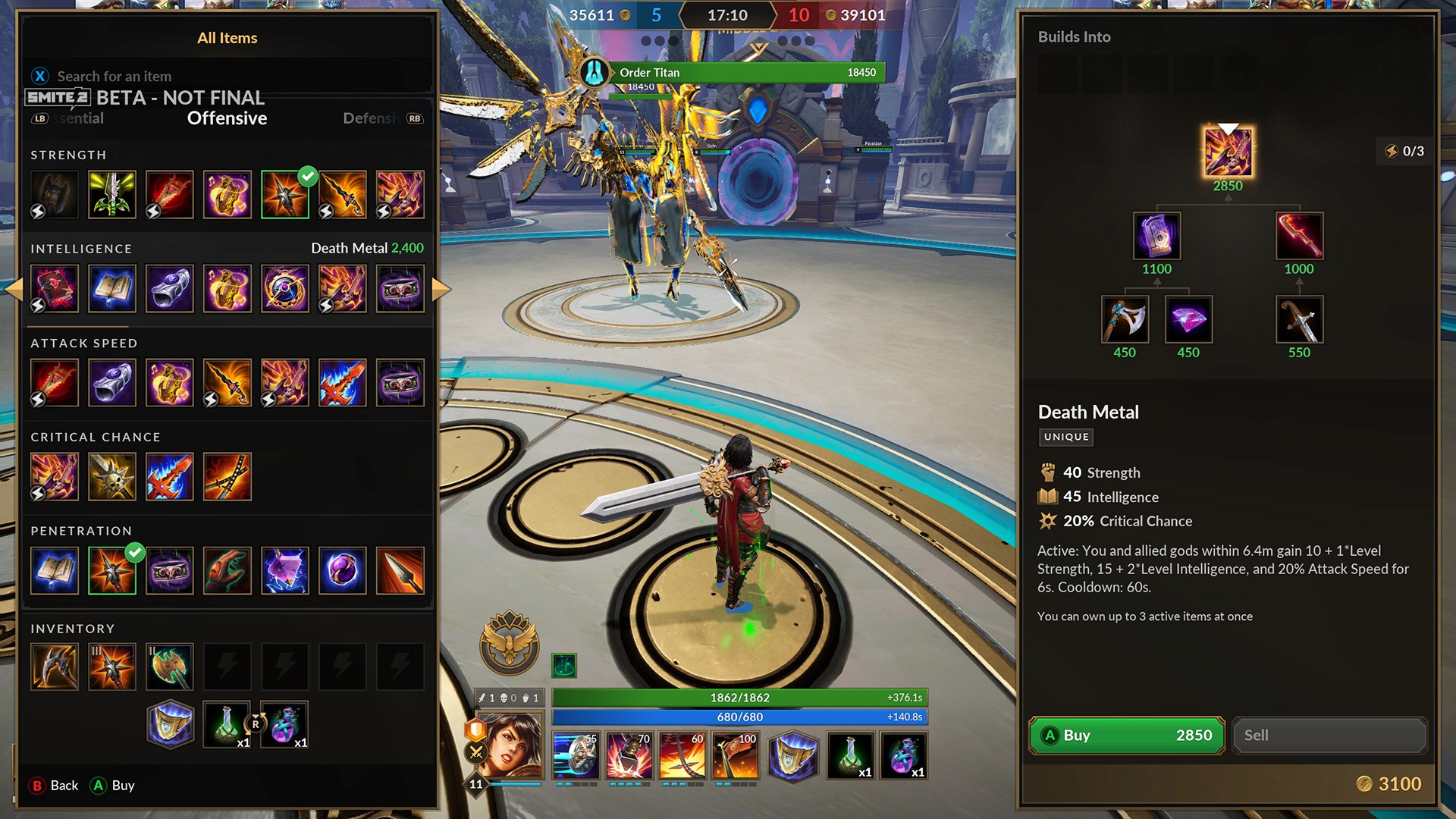The height and width of the screenshot is (819, 1456).
Task: Activate the ability with cost 100
Action: click(x=735, y=755)
